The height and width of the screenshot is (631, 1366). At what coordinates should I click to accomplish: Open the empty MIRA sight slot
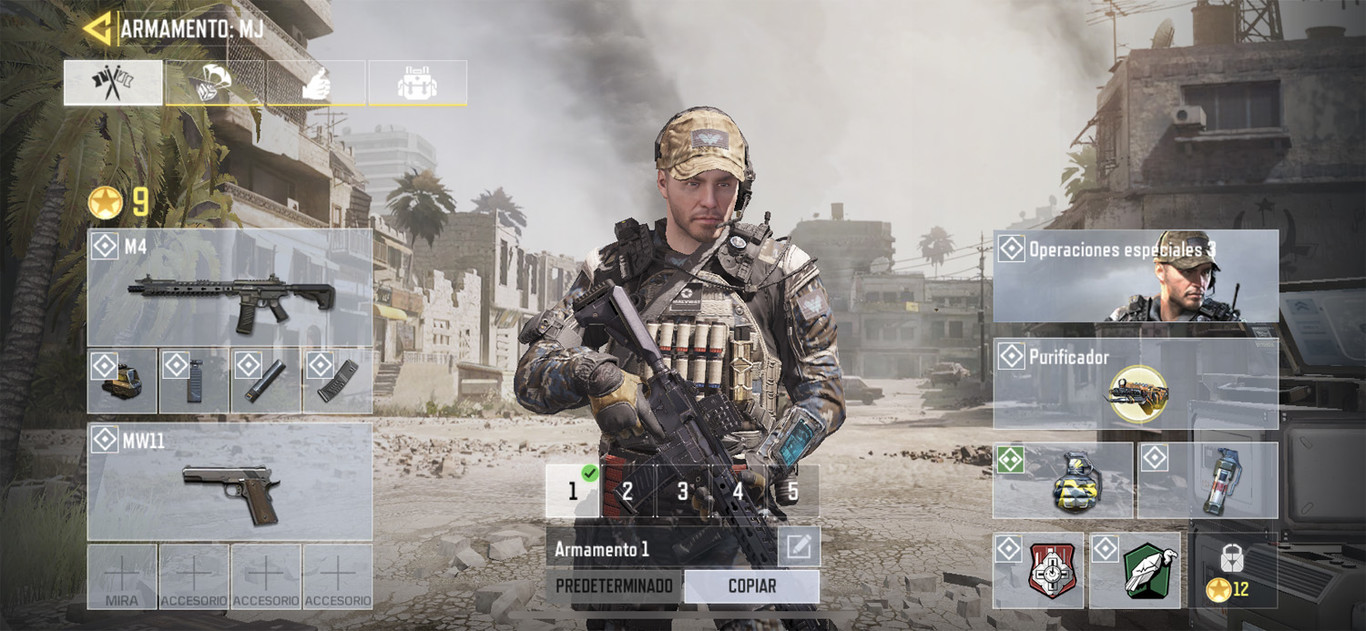pos(122,577)
